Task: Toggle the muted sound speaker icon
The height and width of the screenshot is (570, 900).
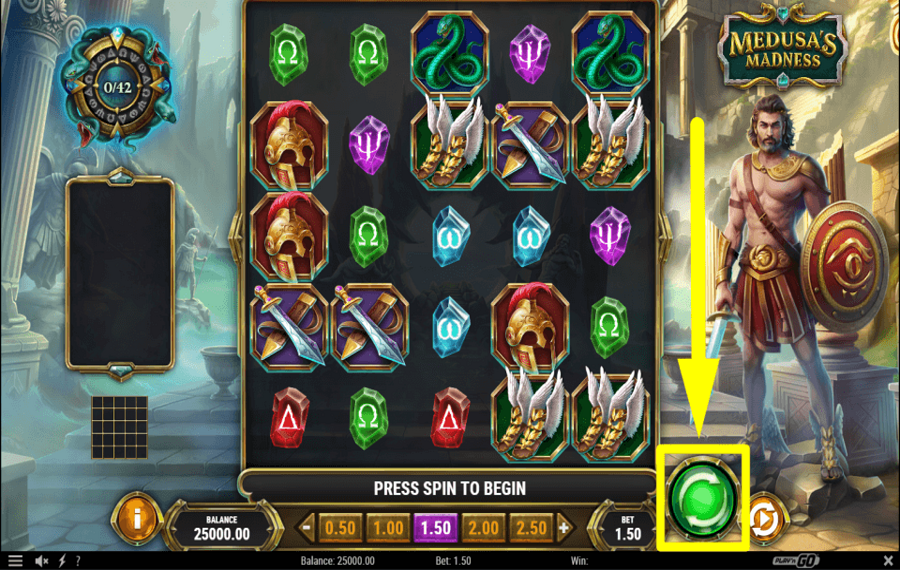Action: pyautogui.click(x=42, y=561)
